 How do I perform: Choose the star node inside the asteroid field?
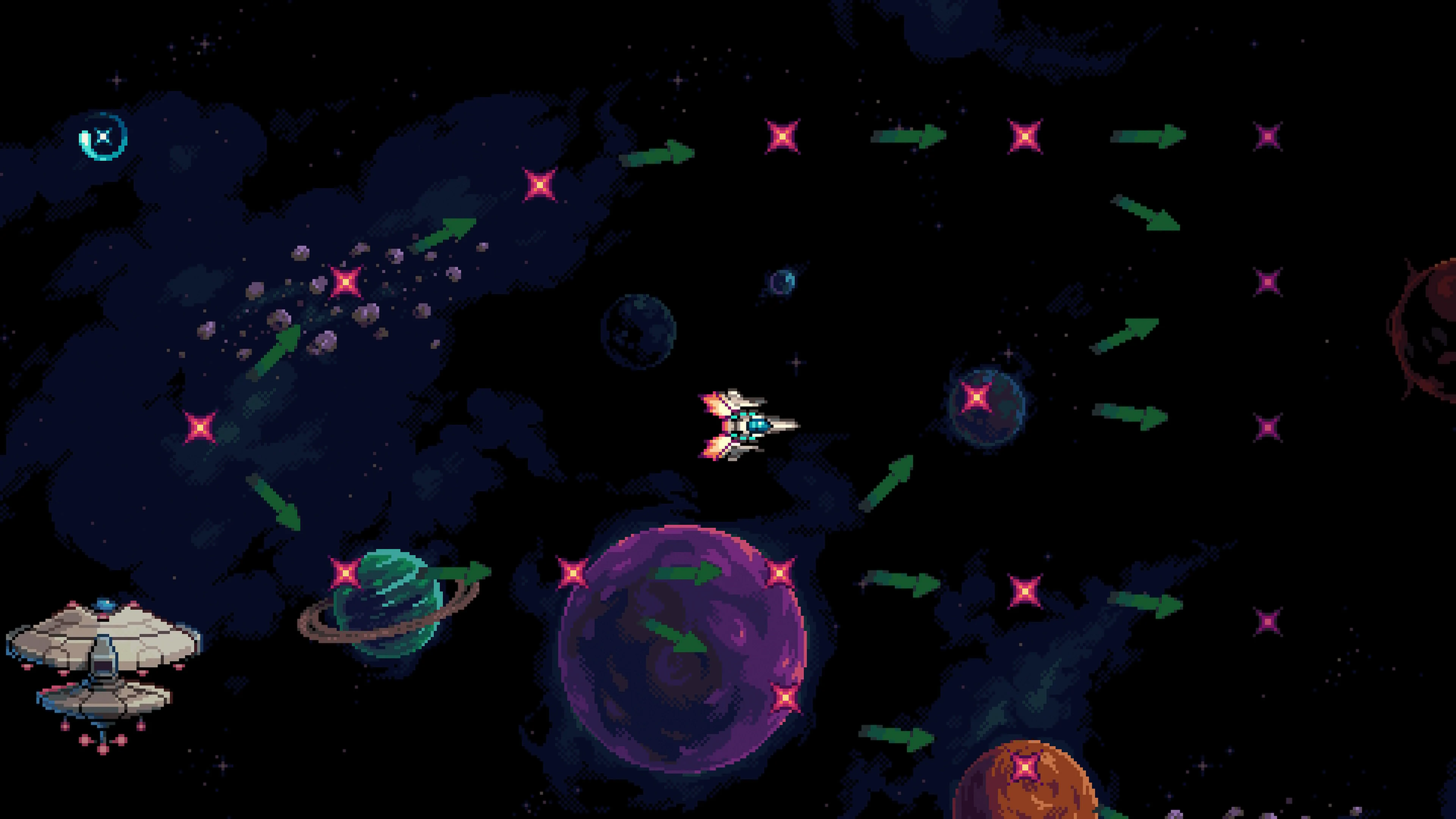[x=345, y=281]
